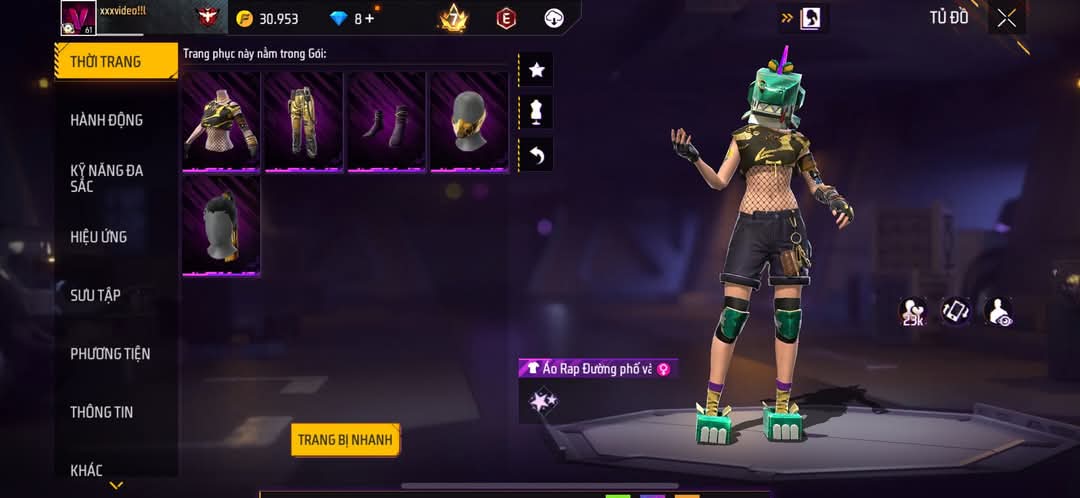Choose the KHÁC category
Viewport: 1080px width, 498px height.
tap(86, 469)
